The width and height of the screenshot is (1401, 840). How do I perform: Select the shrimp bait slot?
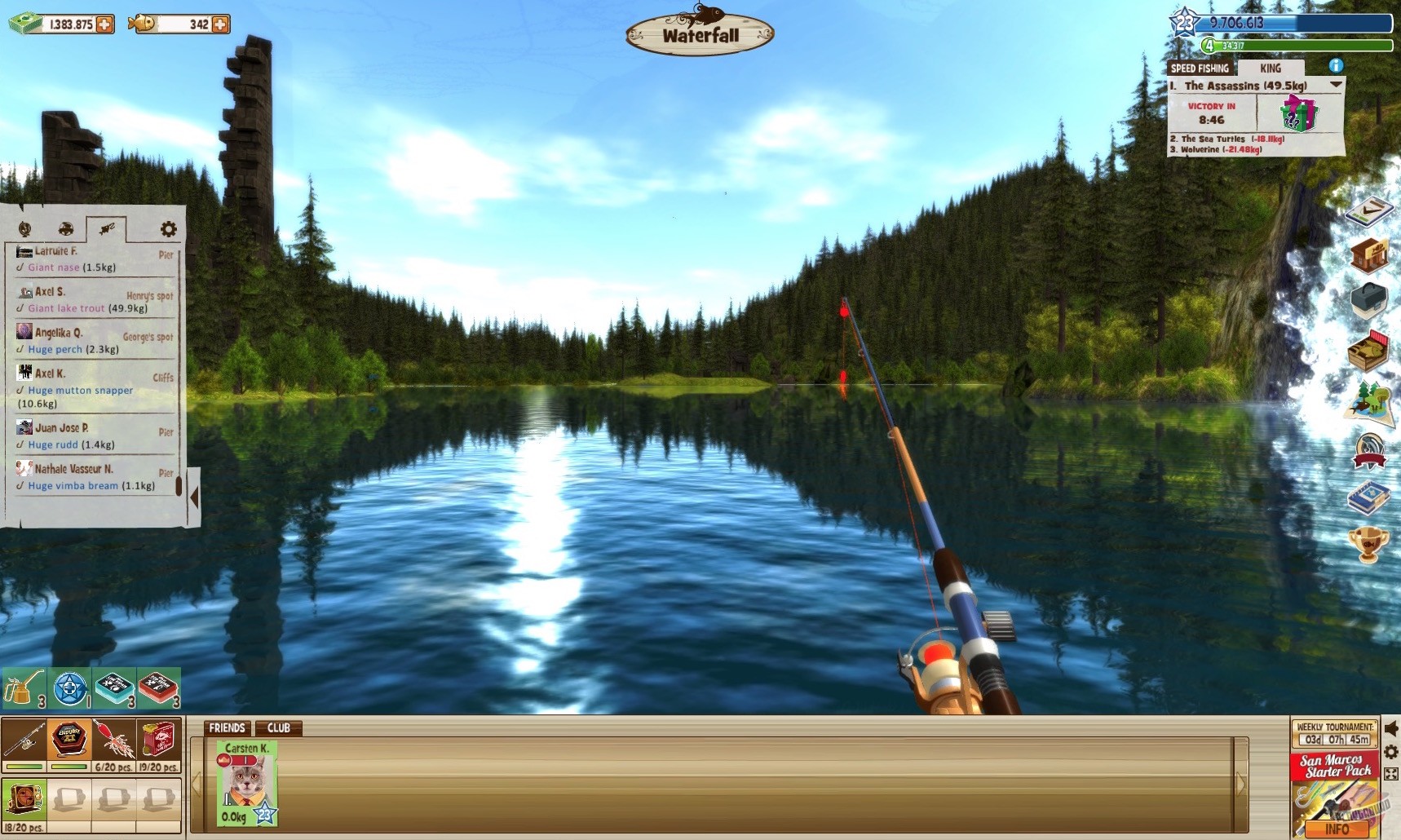(x=113, y=738)
